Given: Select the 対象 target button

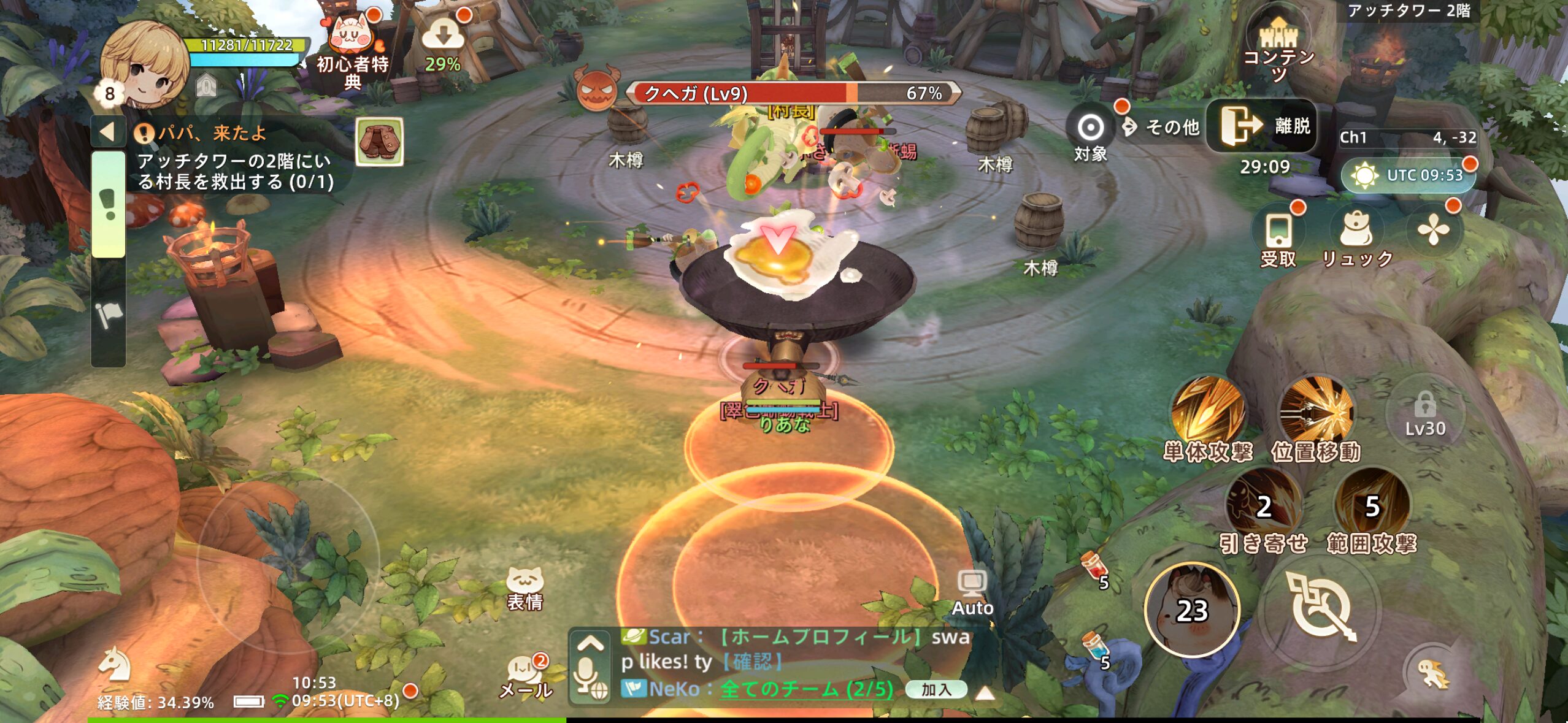Looking at the screenshot, I should (x=1090, y=134).
